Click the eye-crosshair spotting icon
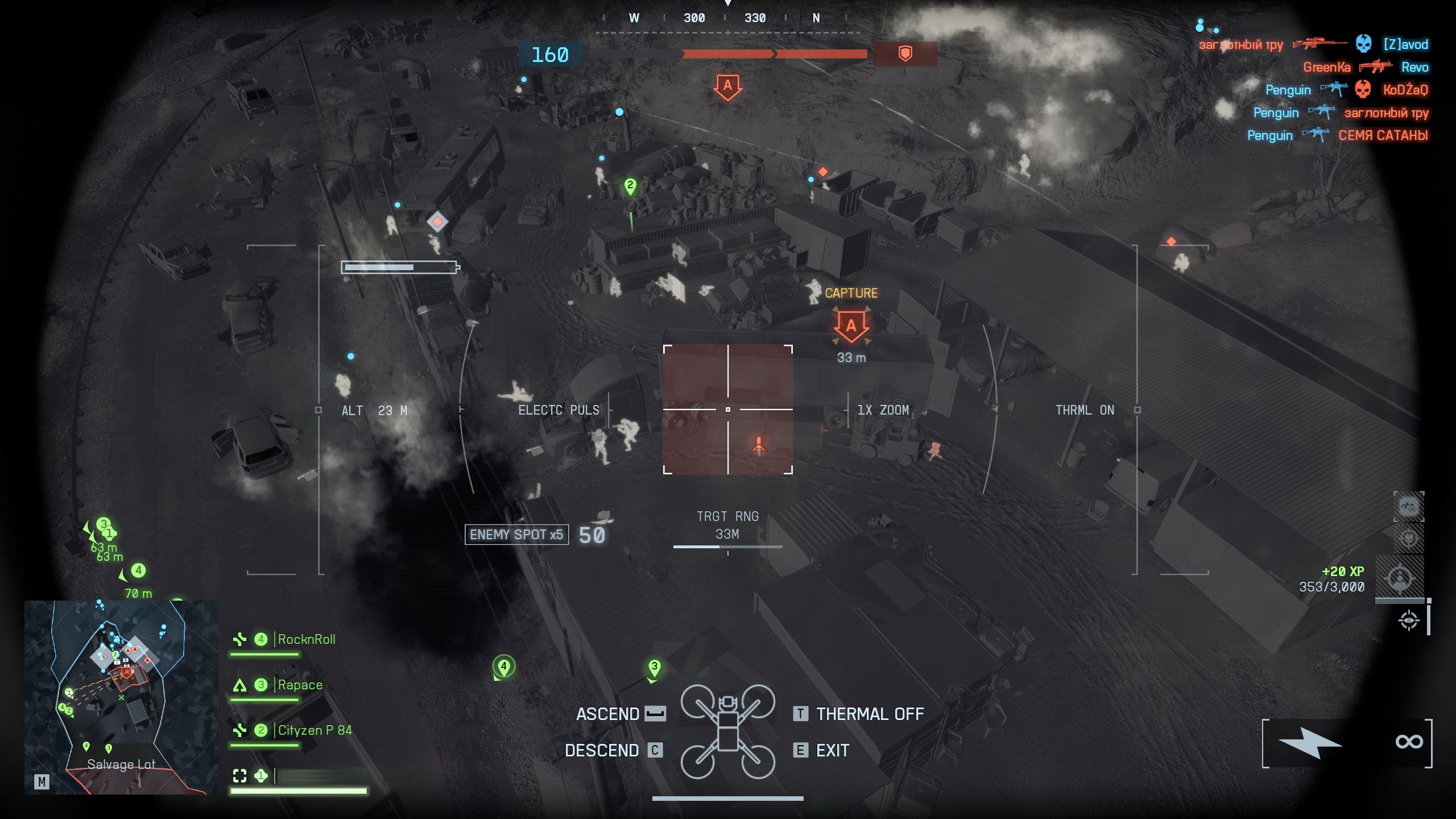 (1408, 620)
